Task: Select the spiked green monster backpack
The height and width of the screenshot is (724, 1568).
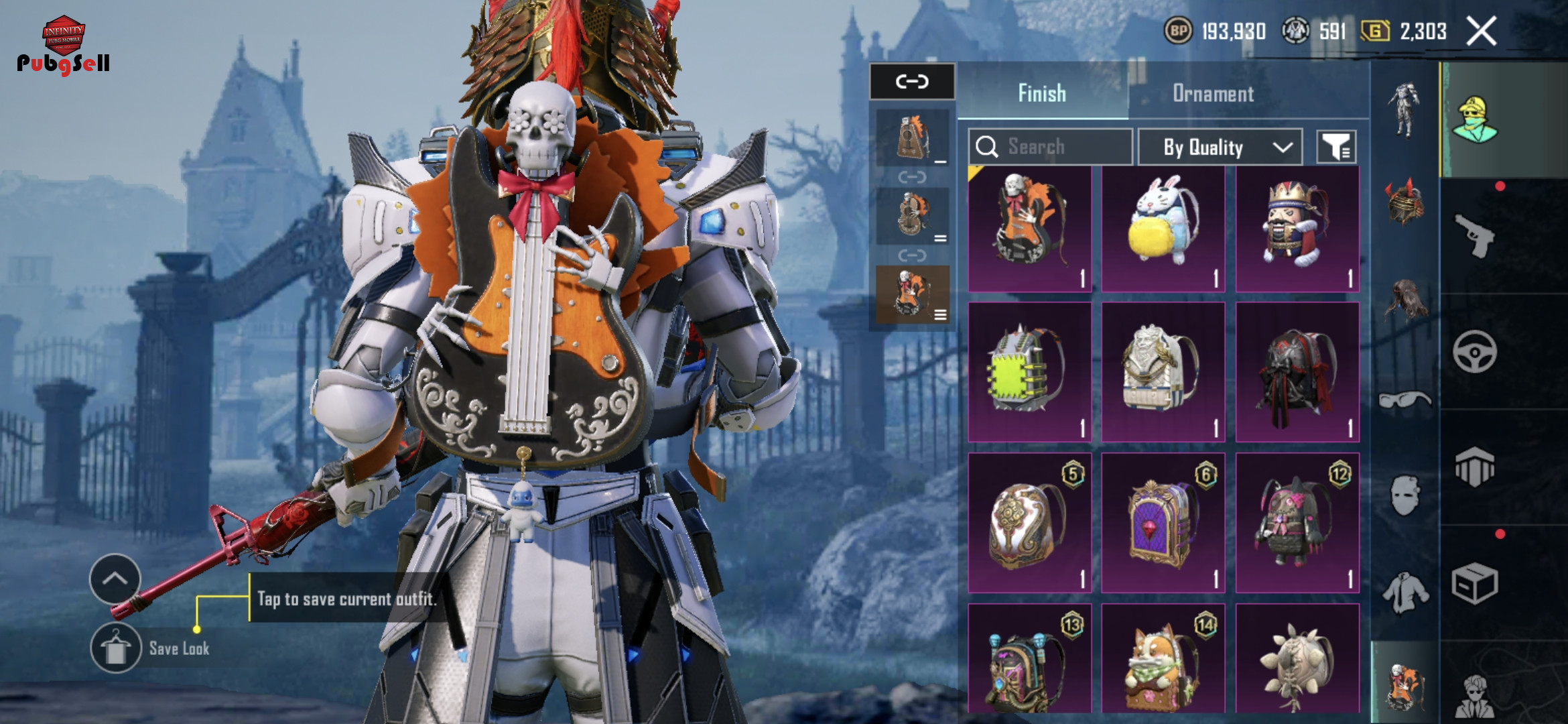Action: tap(1029, 373)
